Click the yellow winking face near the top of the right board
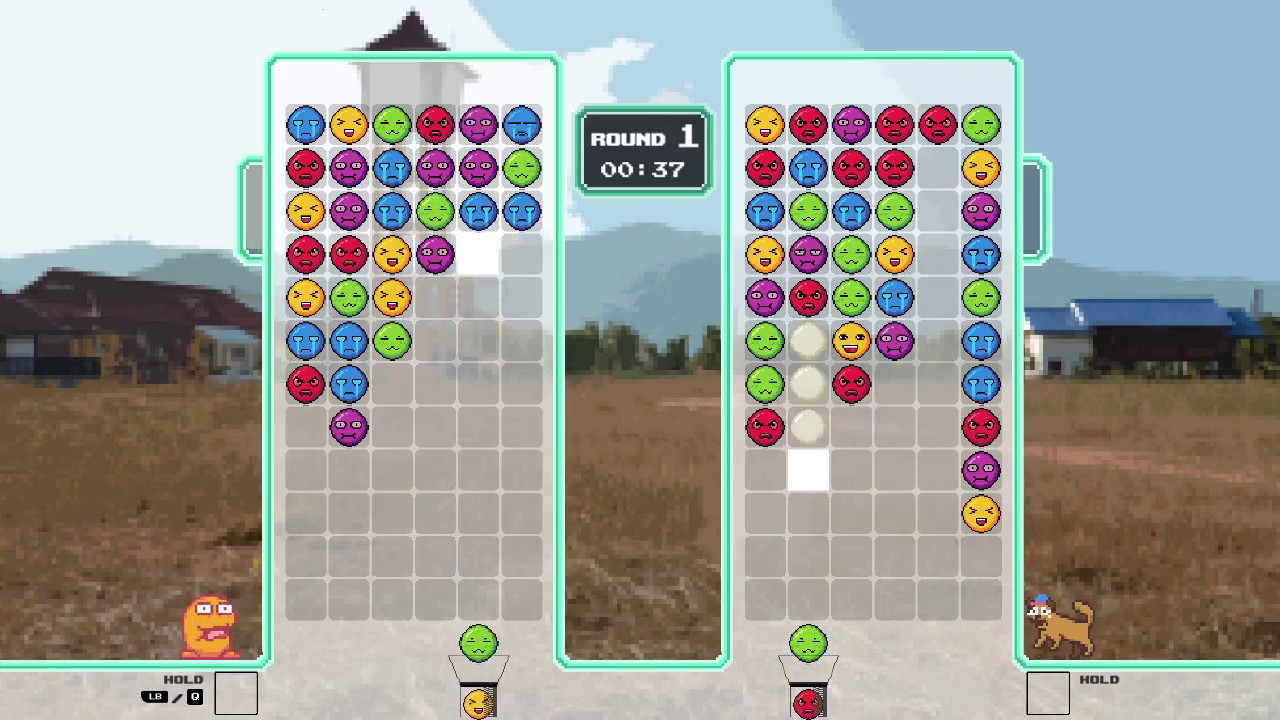The width and height of the screenshot is (1280, 720). 766,124
